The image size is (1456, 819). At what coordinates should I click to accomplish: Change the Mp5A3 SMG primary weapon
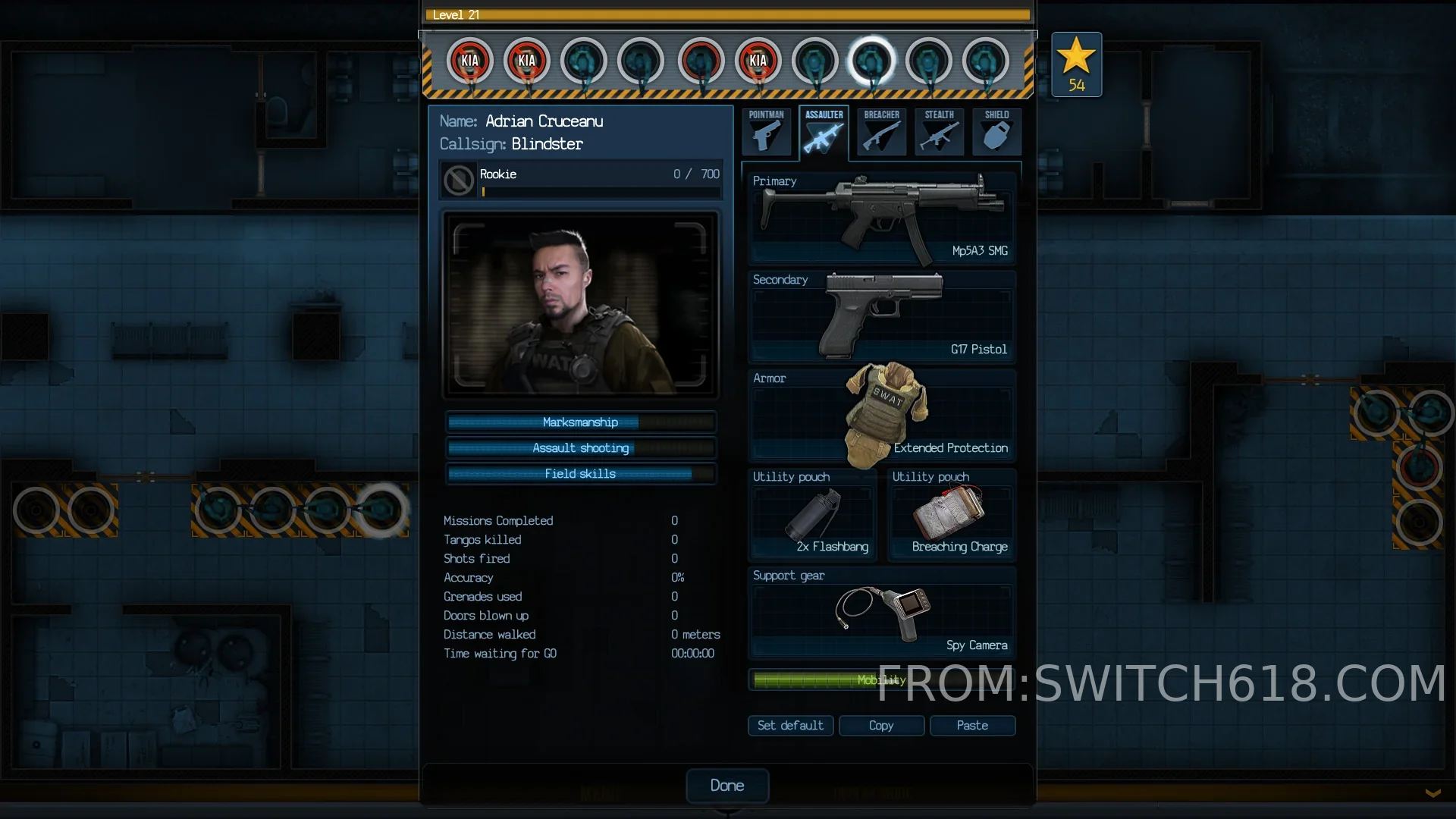click(x=882, y=218)
